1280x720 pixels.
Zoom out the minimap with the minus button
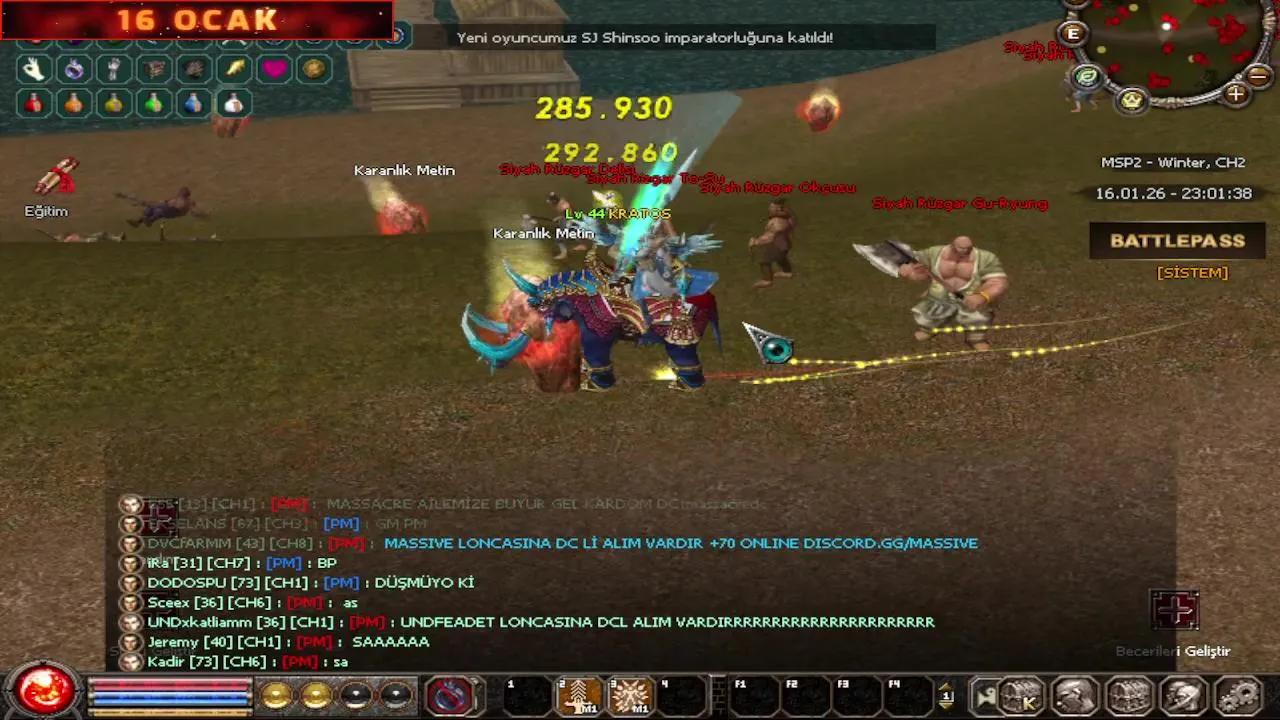(x=1257, y=74)
